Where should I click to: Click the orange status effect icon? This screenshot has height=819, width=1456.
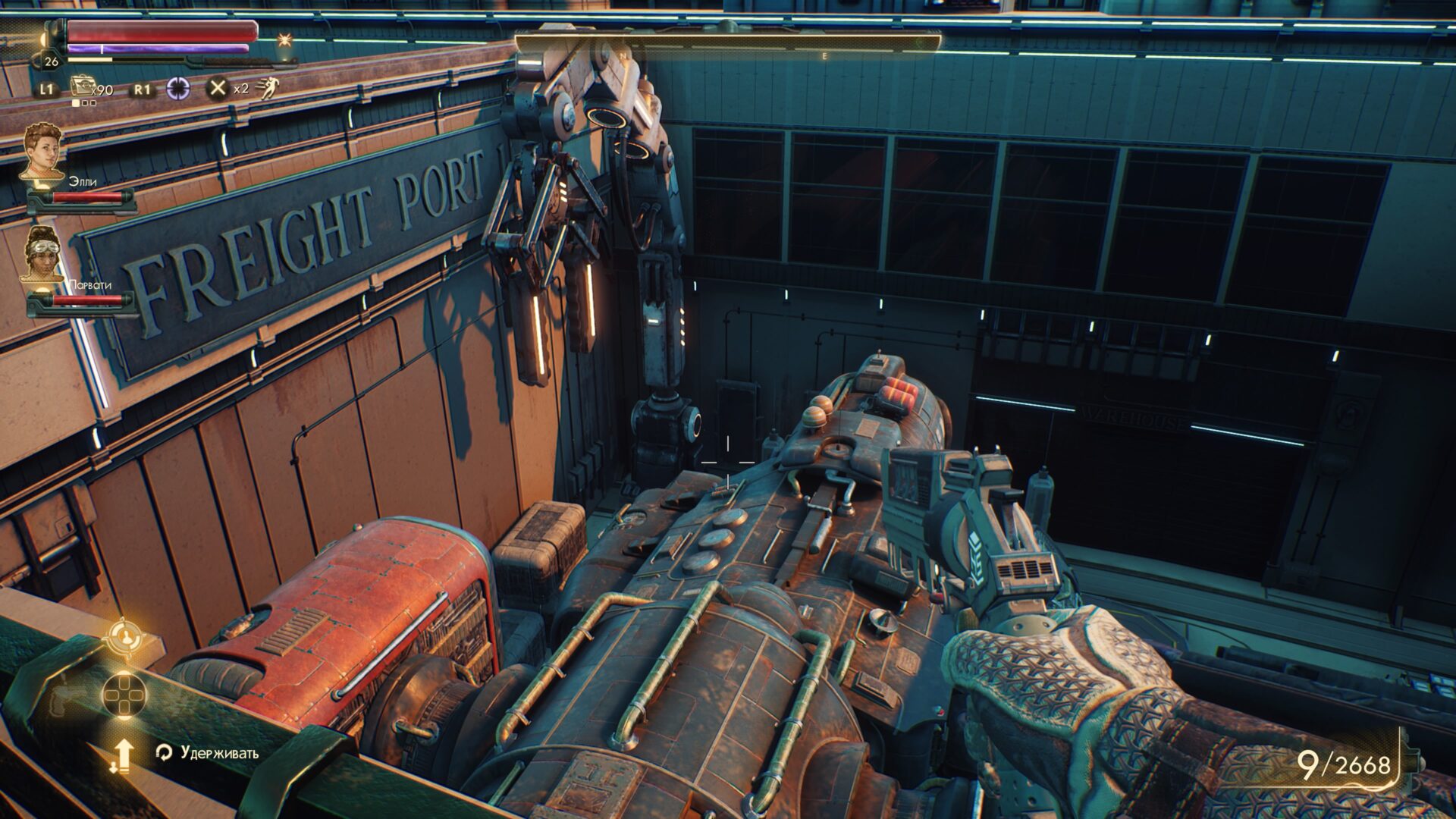285,39
